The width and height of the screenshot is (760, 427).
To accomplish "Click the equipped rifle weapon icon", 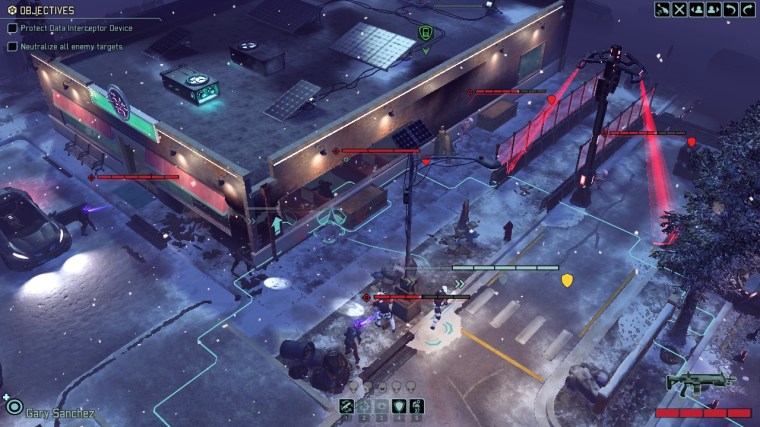I will [x=701, y=383].
